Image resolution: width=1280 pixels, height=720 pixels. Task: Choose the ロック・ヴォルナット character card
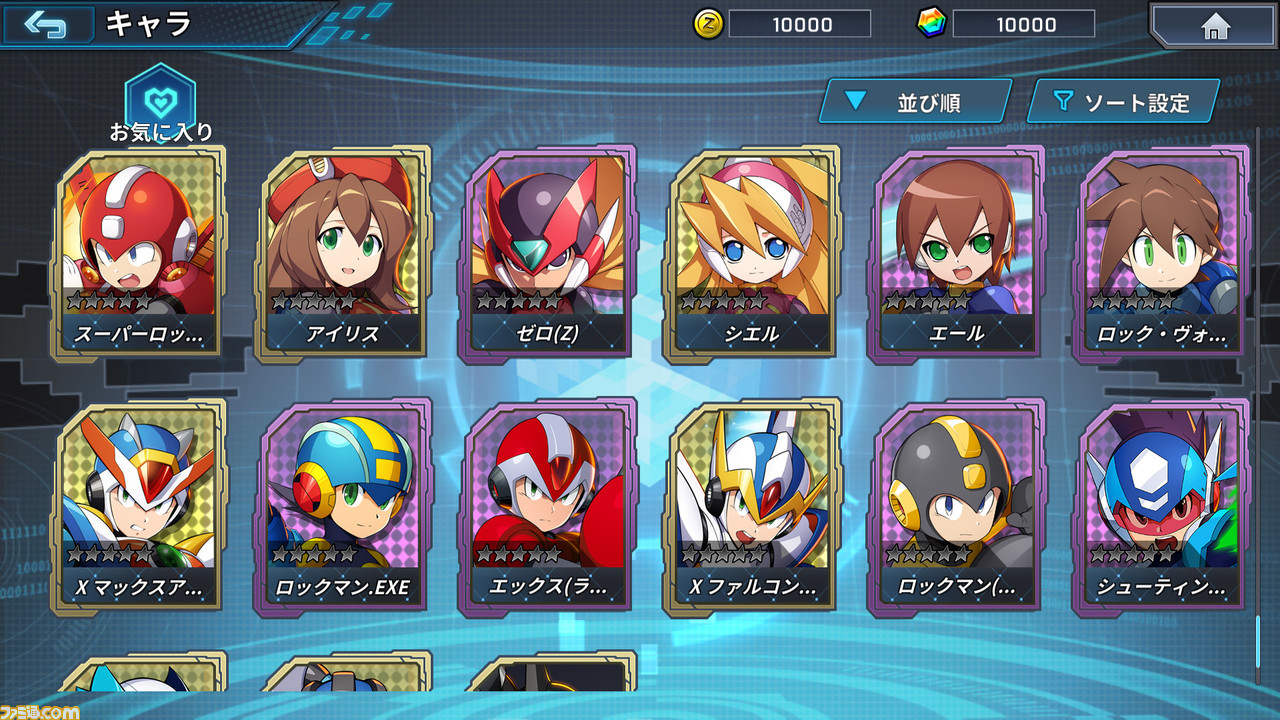click(1160, 255)
